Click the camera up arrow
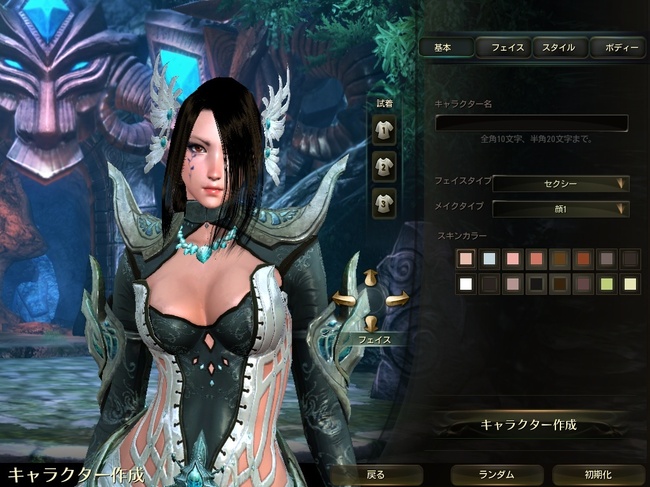The height and width of the screenshot is (487, 650). click(x=370, y=278)
